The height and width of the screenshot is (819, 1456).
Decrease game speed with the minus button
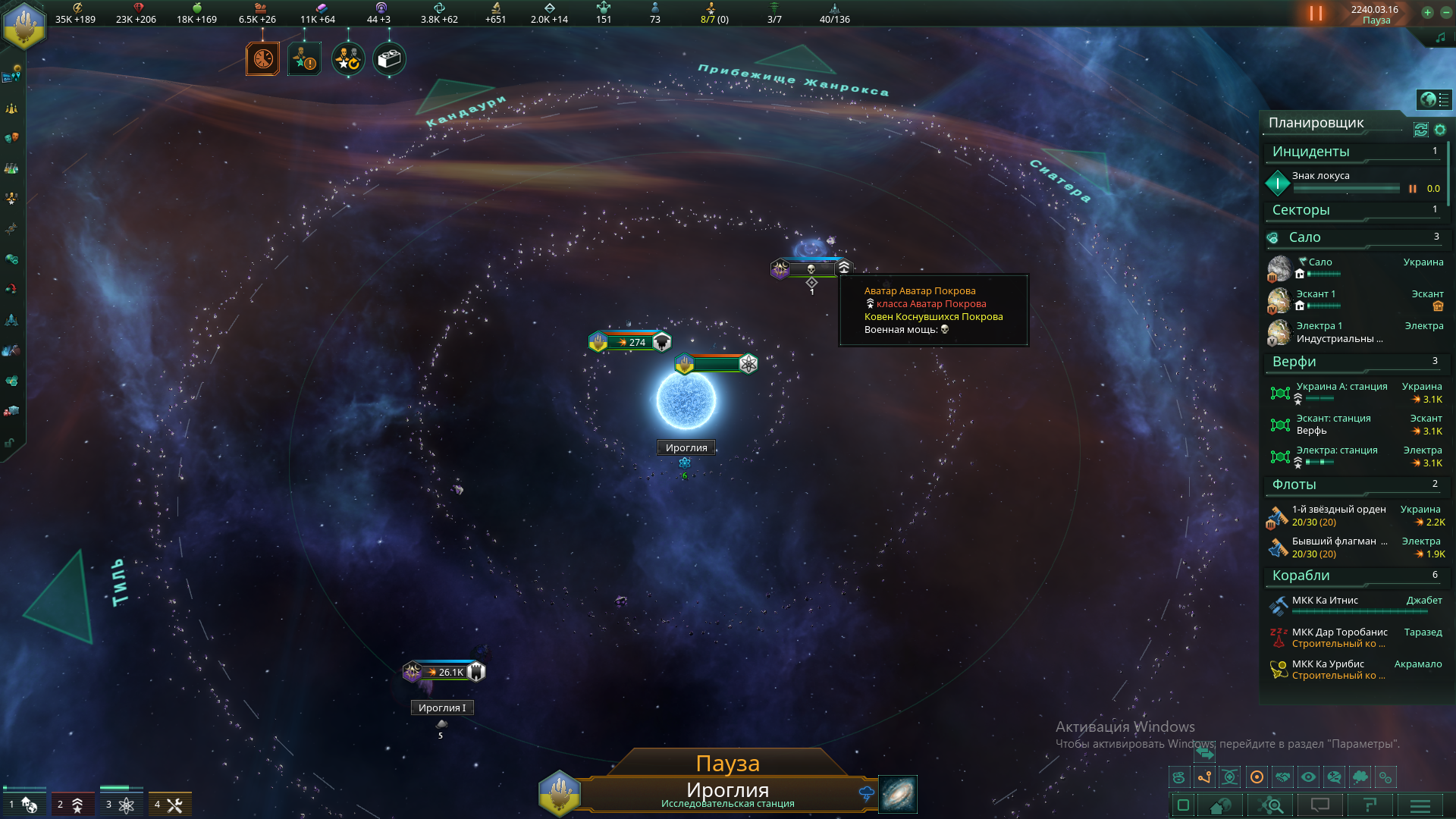point(1445,12)
